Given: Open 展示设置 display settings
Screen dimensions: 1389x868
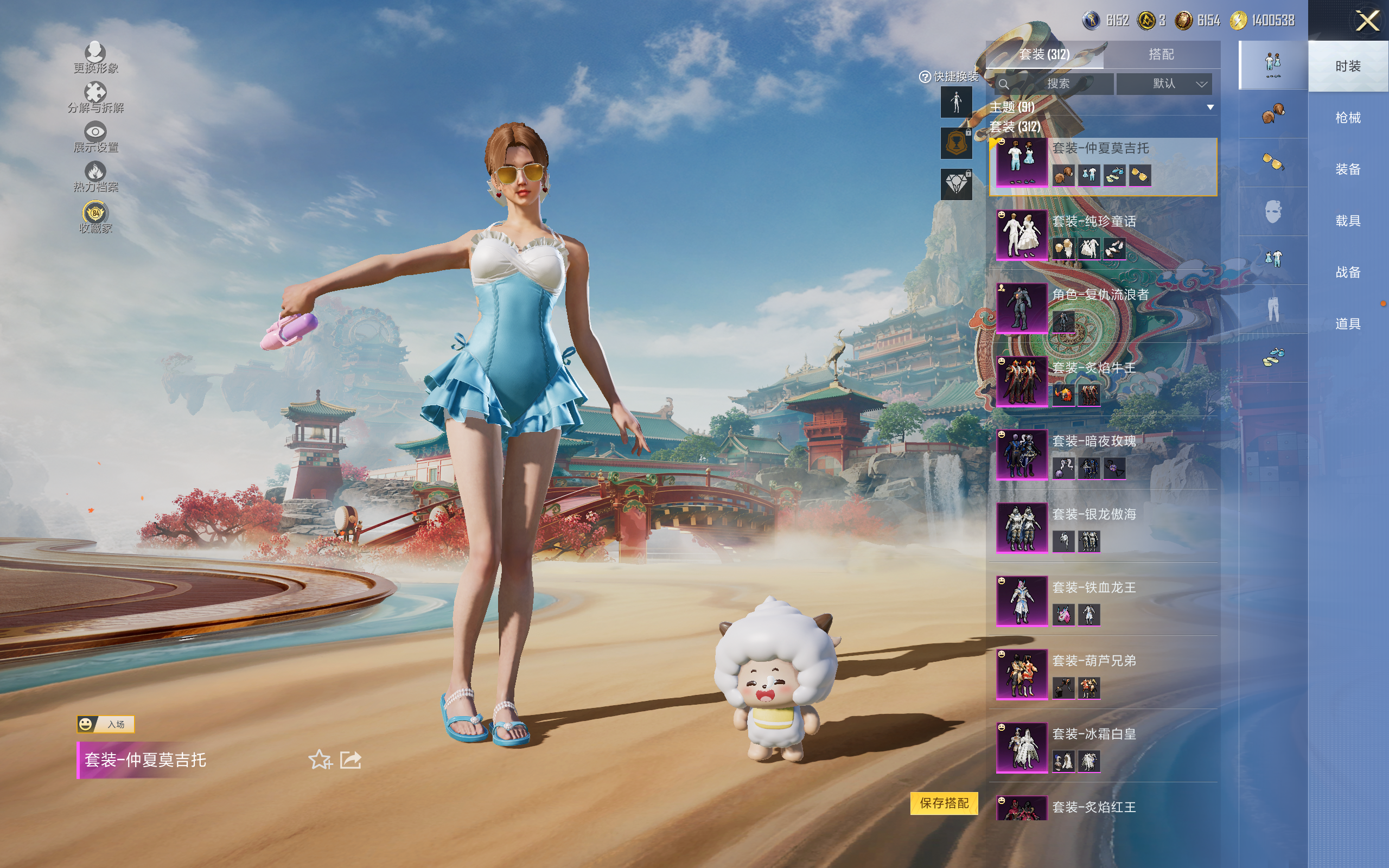Looking at the screenshot, I should tap(95, 137).
